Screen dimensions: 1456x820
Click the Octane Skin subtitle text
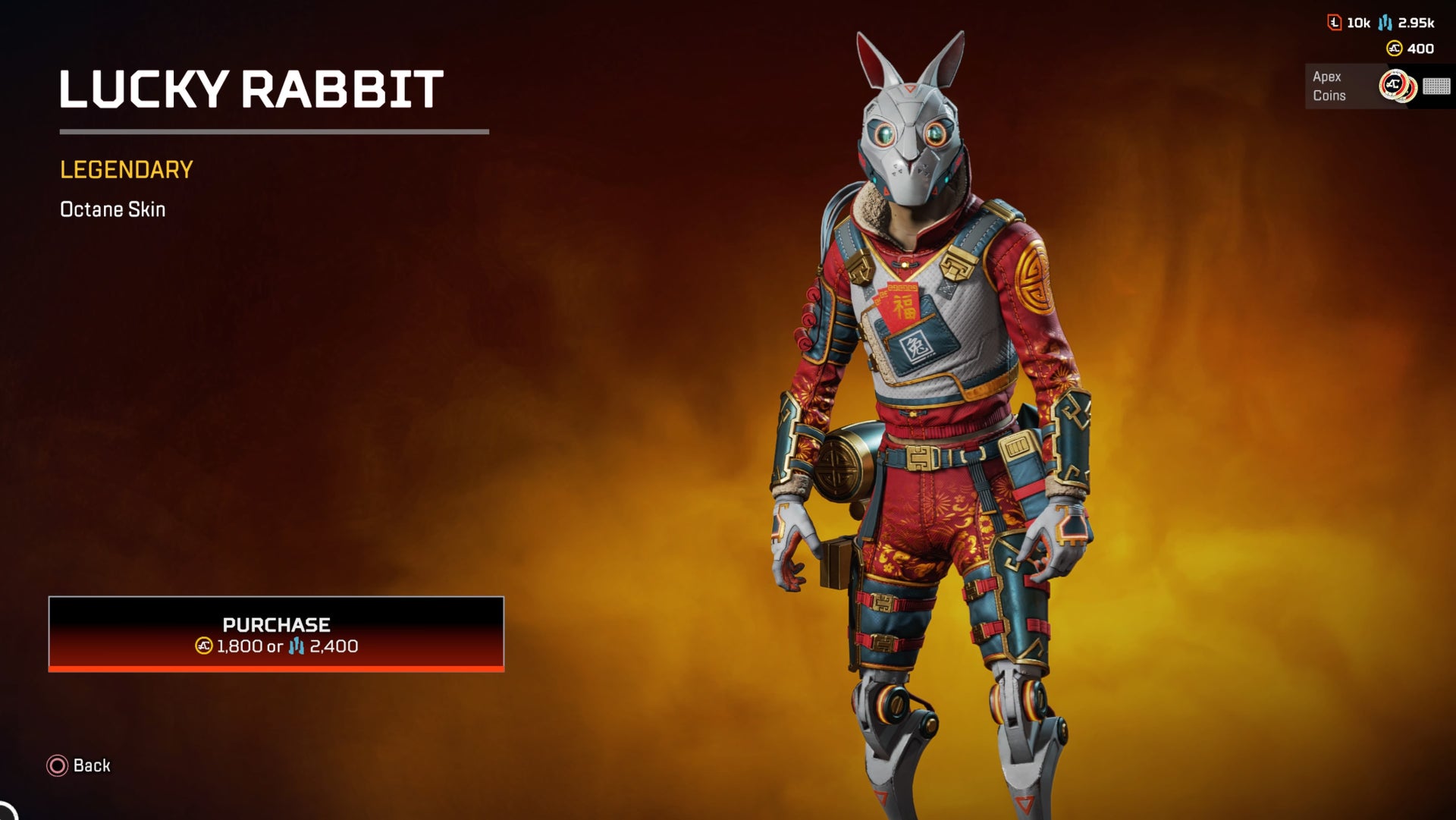112,209
